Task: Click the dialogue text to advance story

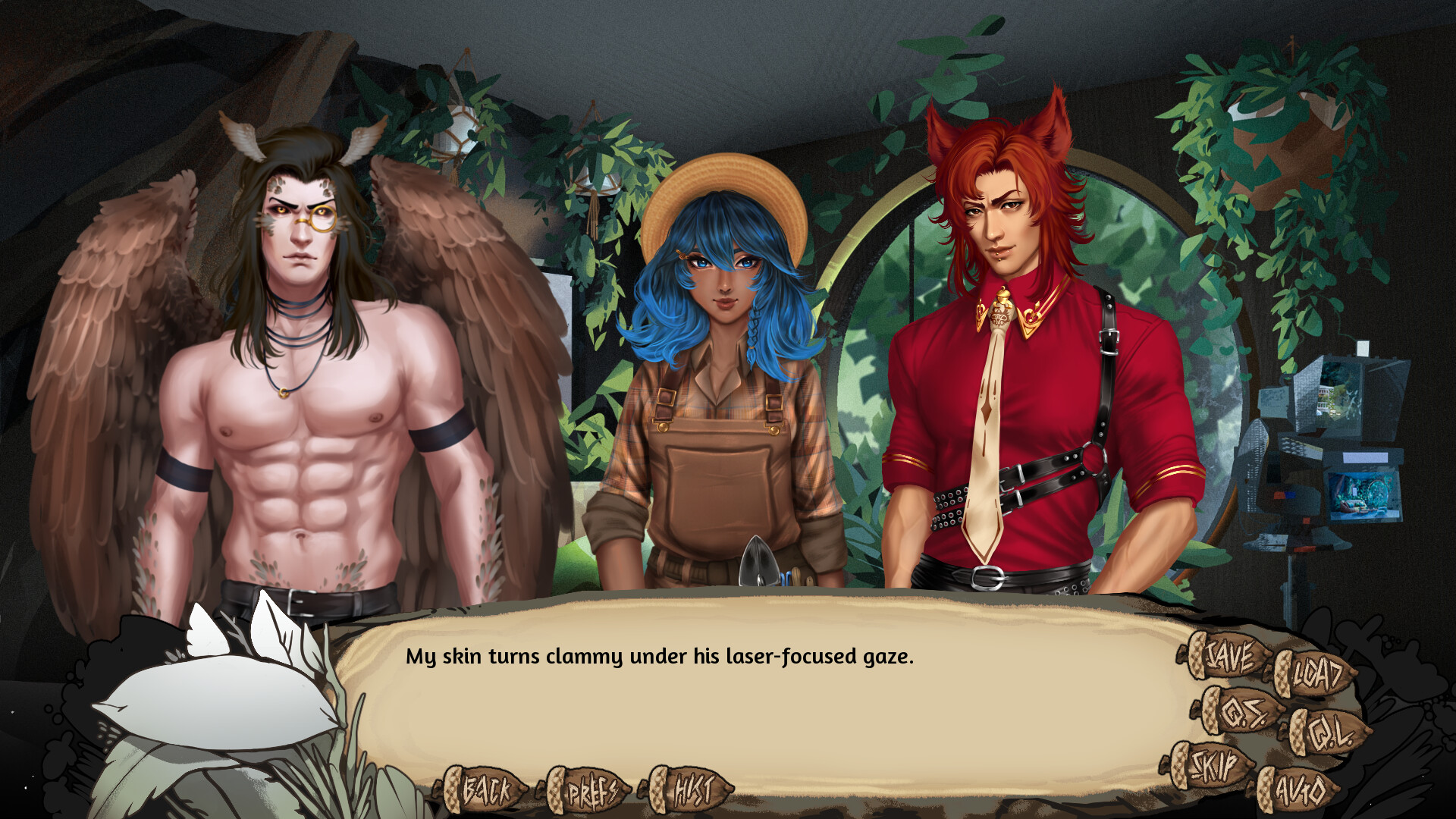Action: tap(660, 658)
